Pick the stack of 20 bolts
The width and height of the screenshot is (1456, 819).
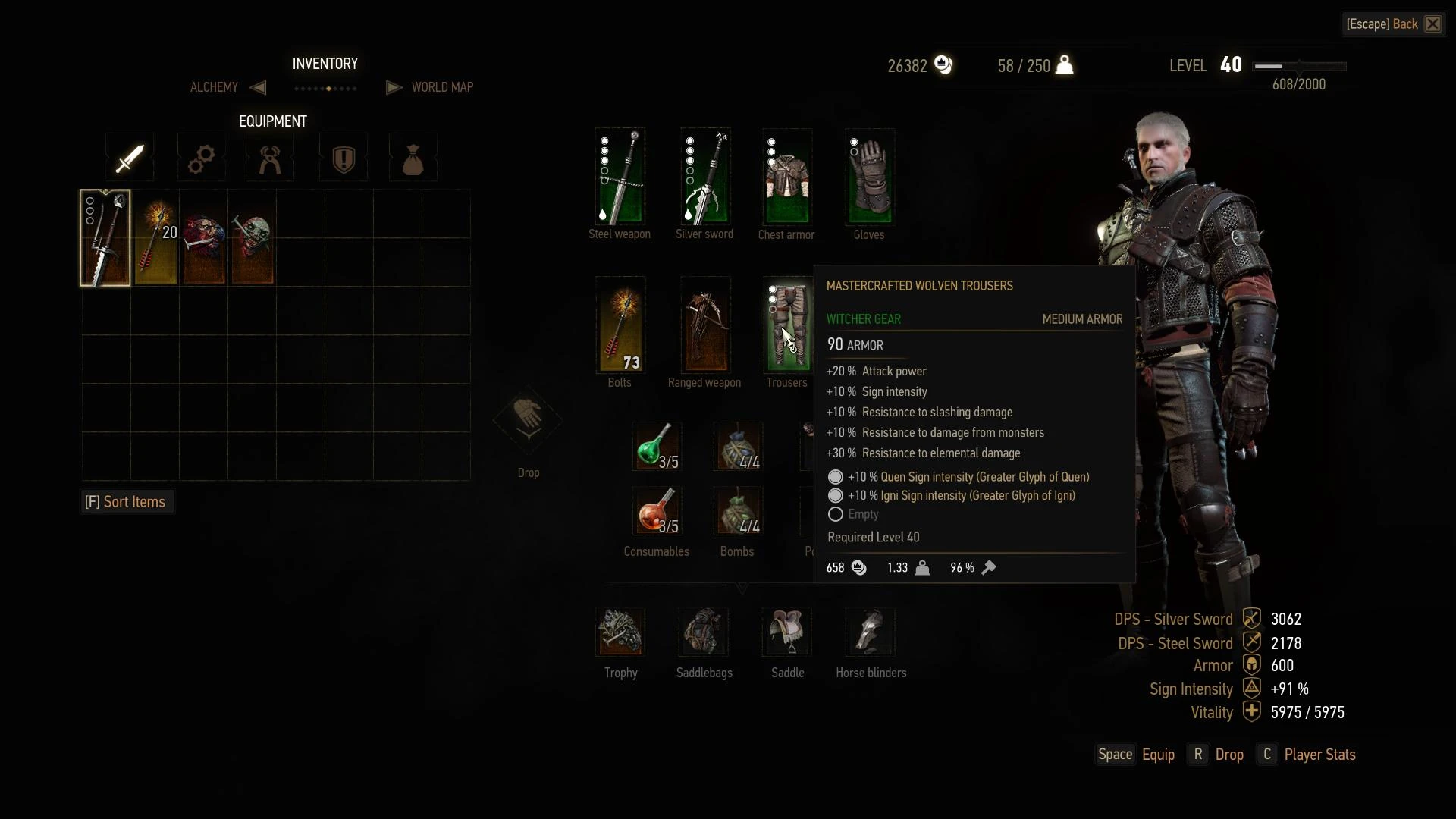coord(155,238)
